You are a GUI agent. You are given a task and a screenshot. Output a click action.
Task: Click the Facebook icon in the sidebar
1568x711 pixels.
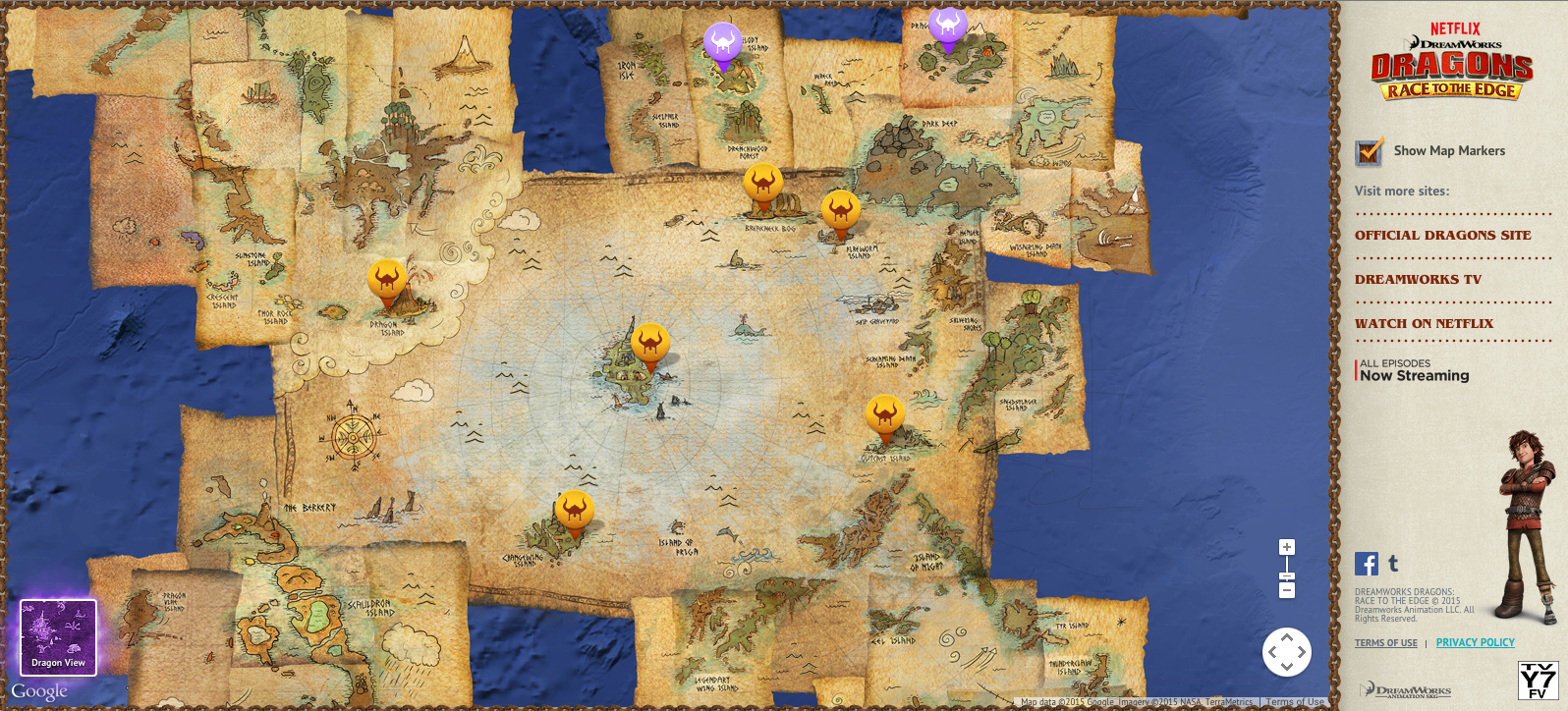pos(1366,564)
